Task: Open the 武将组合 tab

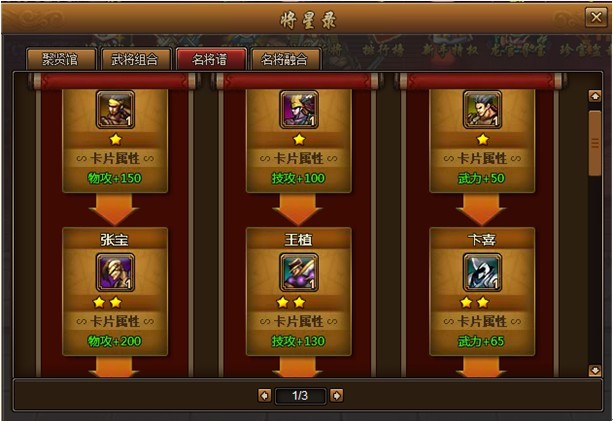Action: (135, 58)
